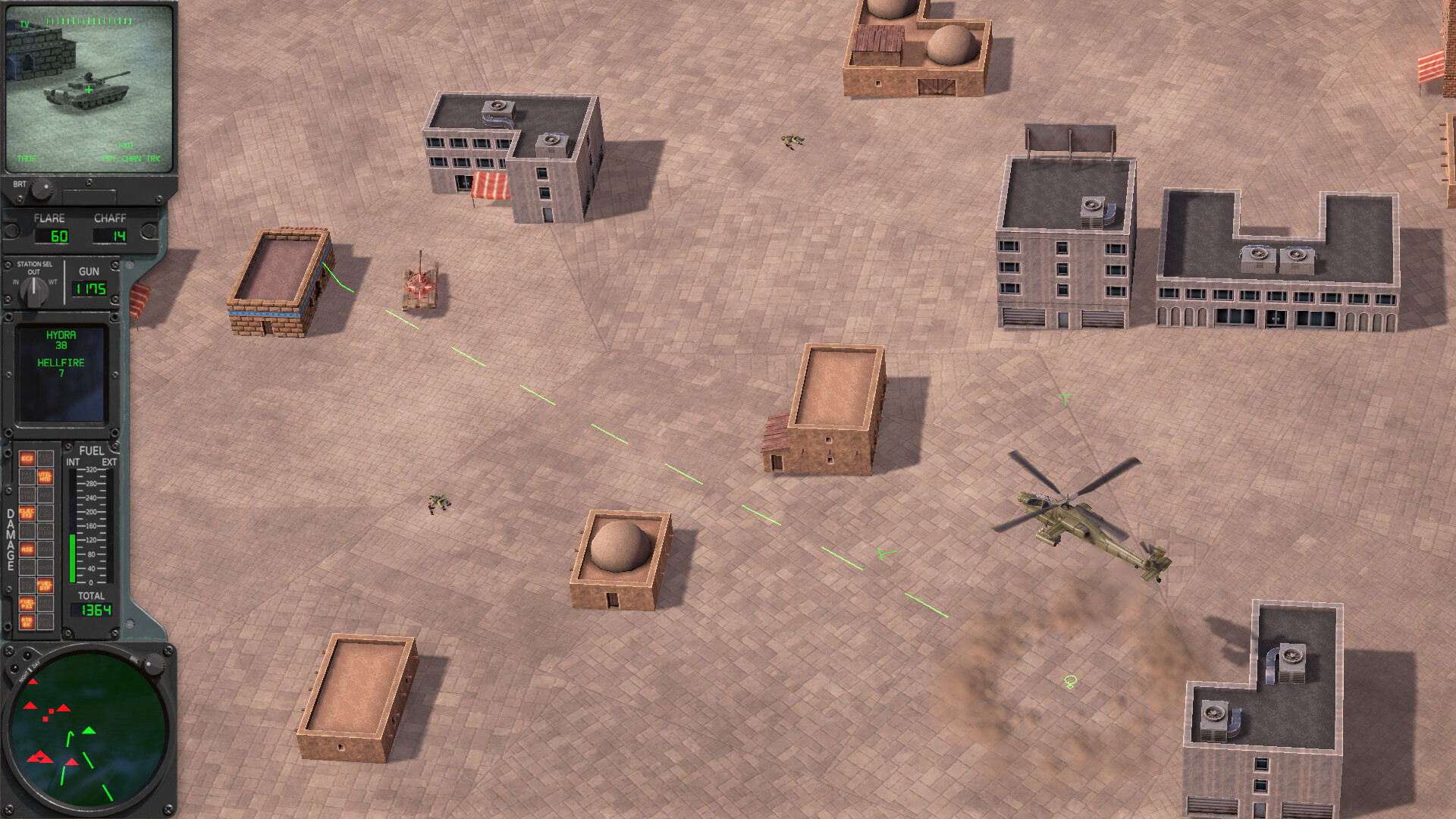The image size is (1456, 819).
Task: Acknowledge the UTIL HYD caution light
Action: [45, 477]
